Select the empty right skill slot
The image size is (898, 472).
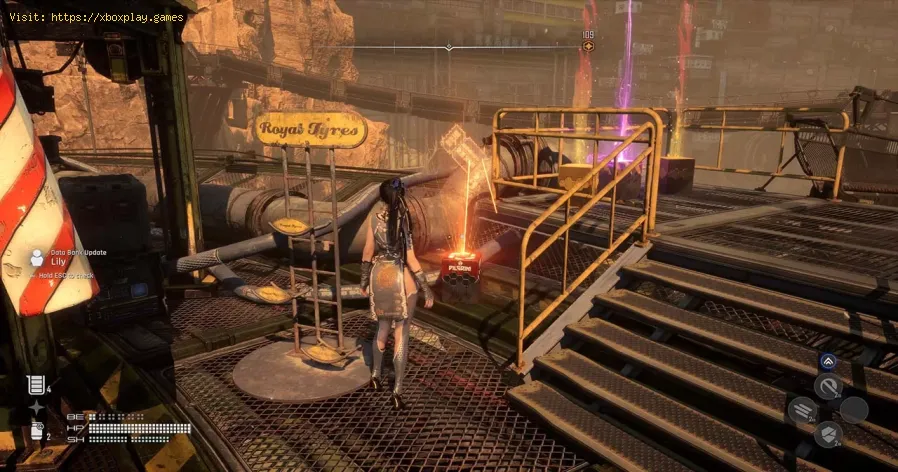point(853,410)
